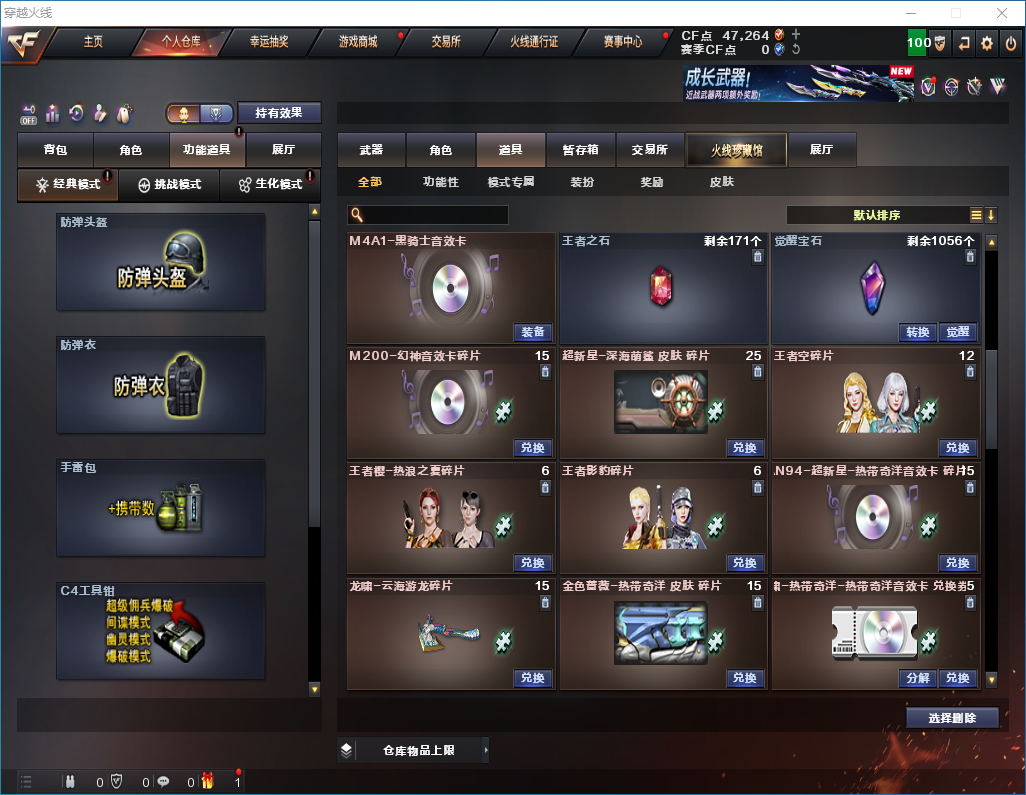The height and width of the screenshot is (795, 1026).
Task: Equip the M4A1-黑骑士 sound card
Action: [533, 332]
